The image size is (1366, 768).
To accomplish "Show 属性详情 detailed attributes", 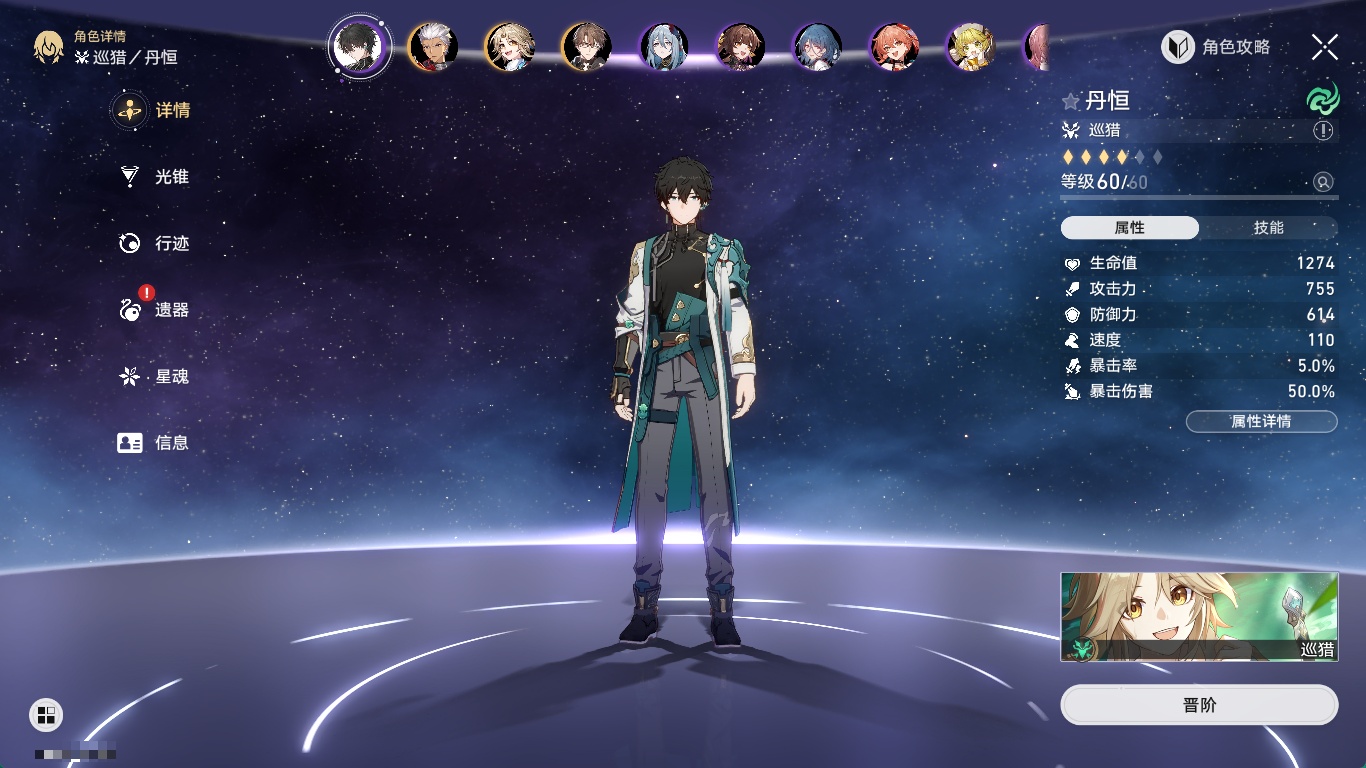I will click(1261, 421).
